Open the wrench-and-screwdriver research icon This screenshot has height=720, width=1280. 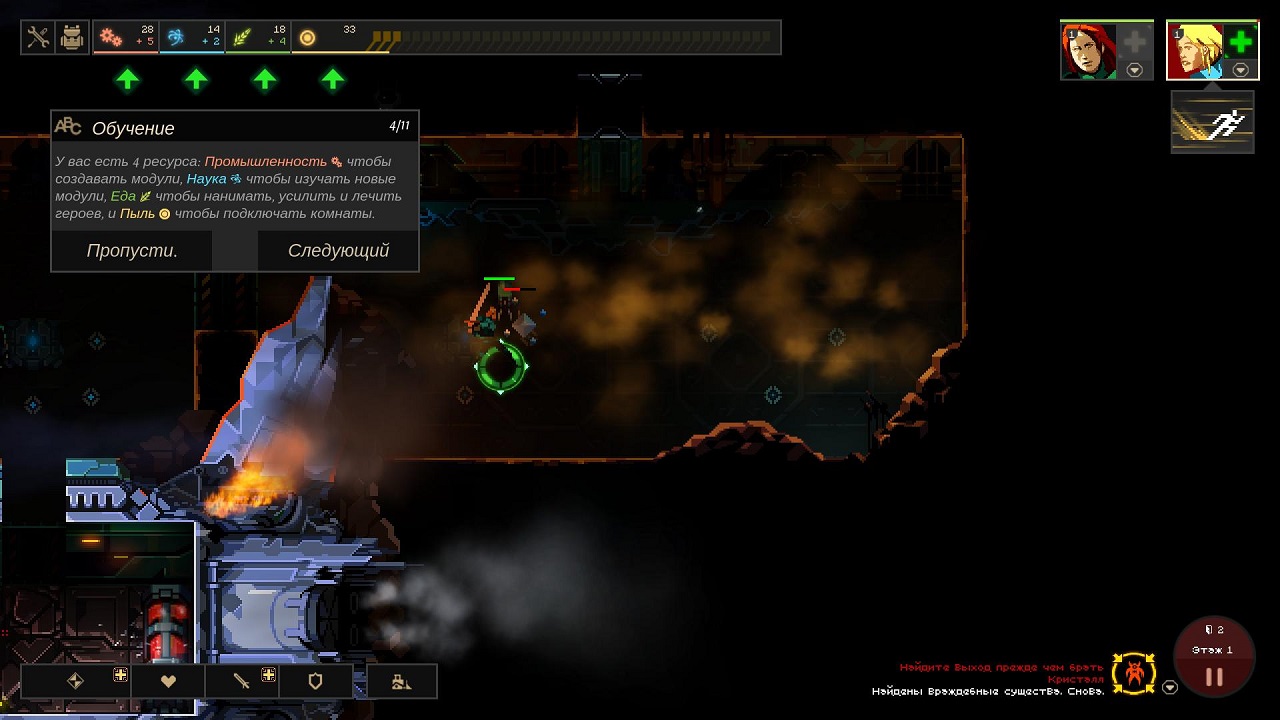[38, 38]
